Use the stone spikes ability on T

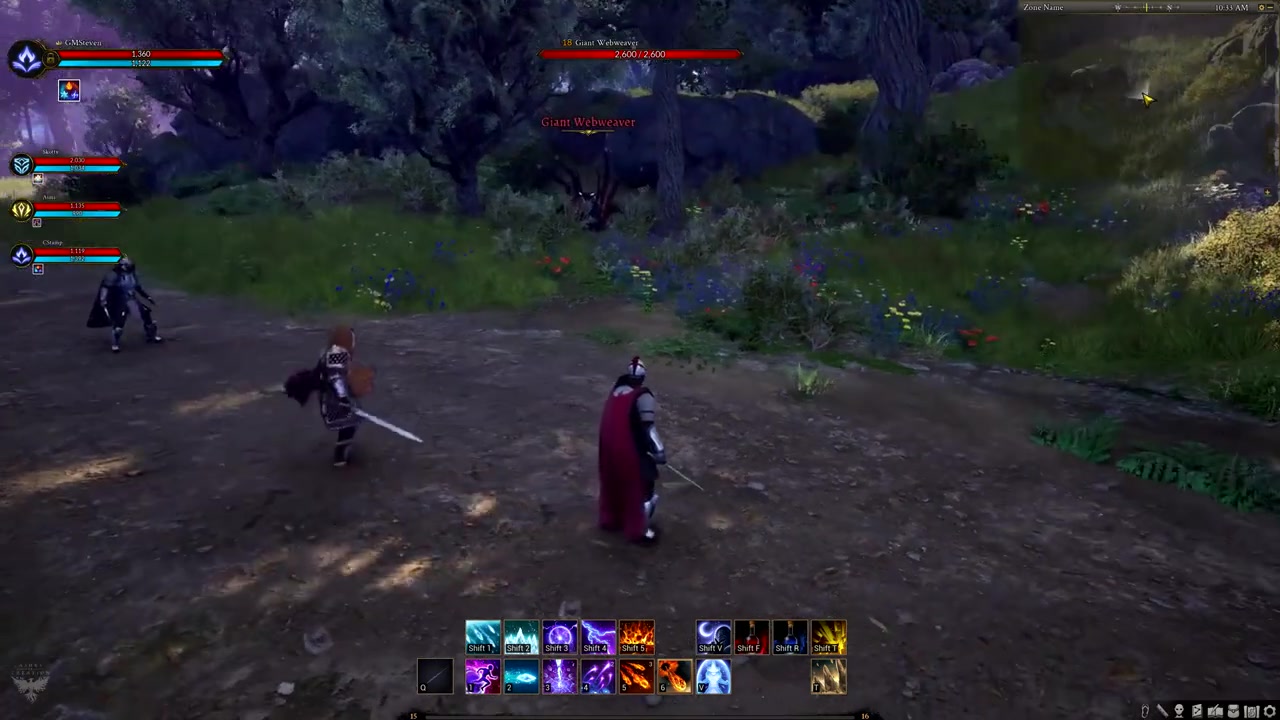pyautogui.click(x=828, y=676)
